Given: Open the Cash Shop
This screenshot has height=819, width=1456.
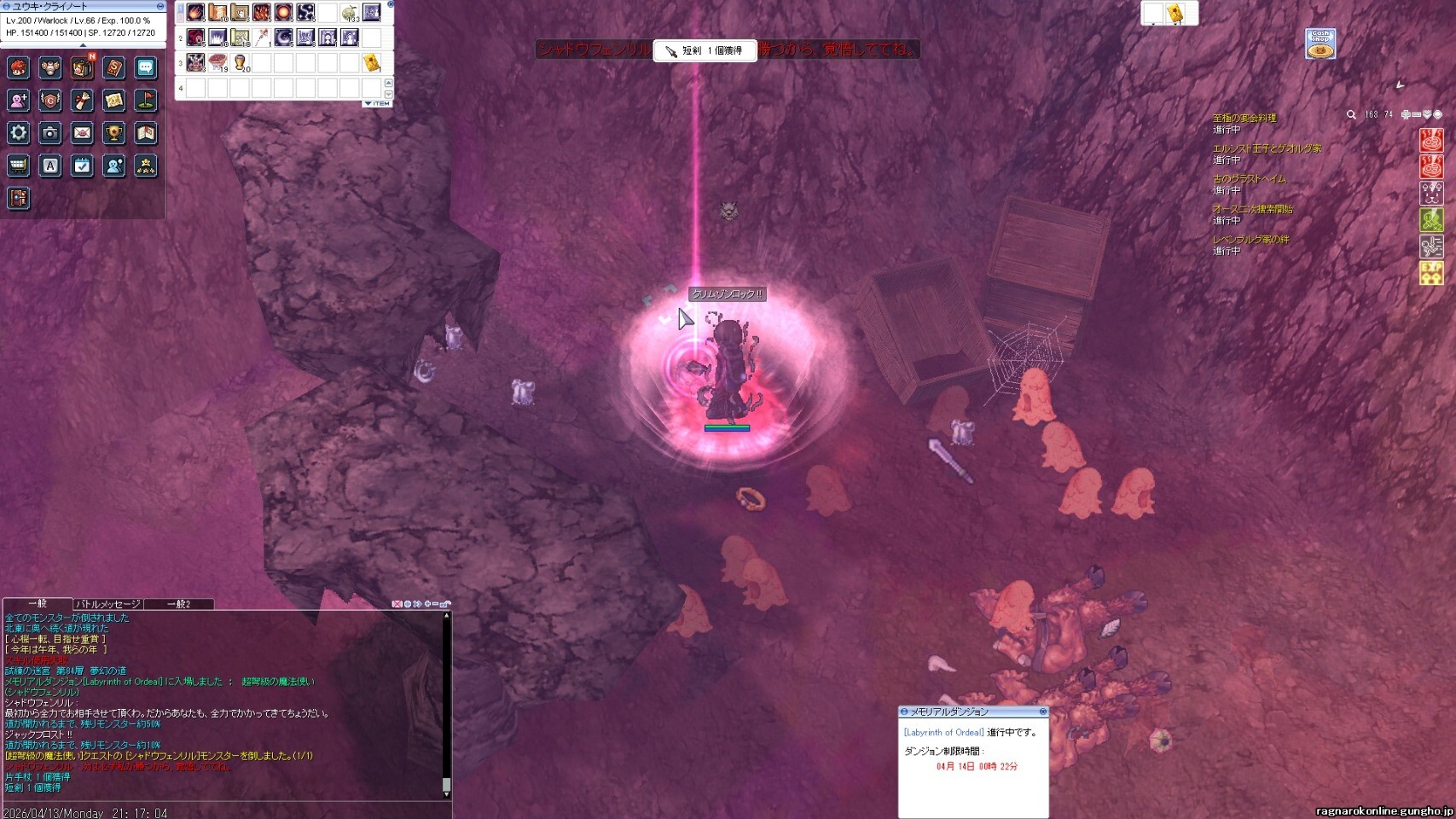Looking at the screenshot, I should (x=1320, y=44).
